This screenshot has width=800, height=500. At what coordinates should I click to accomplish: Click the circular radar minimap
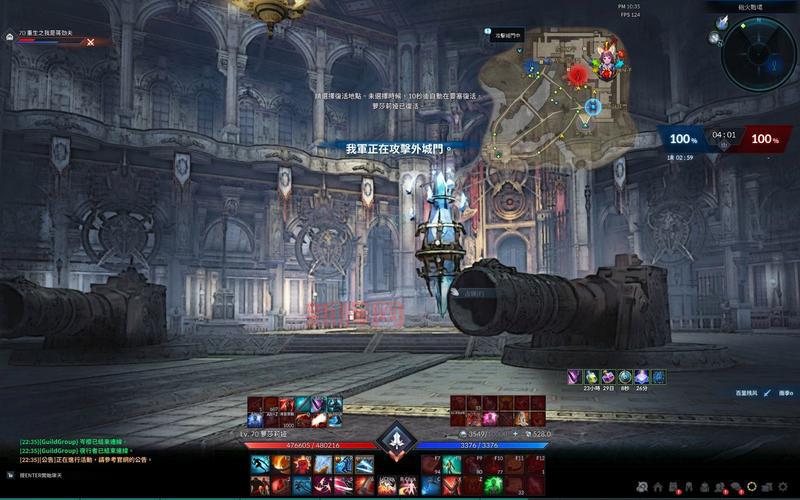pyautogui.click(x=758, y=51)
